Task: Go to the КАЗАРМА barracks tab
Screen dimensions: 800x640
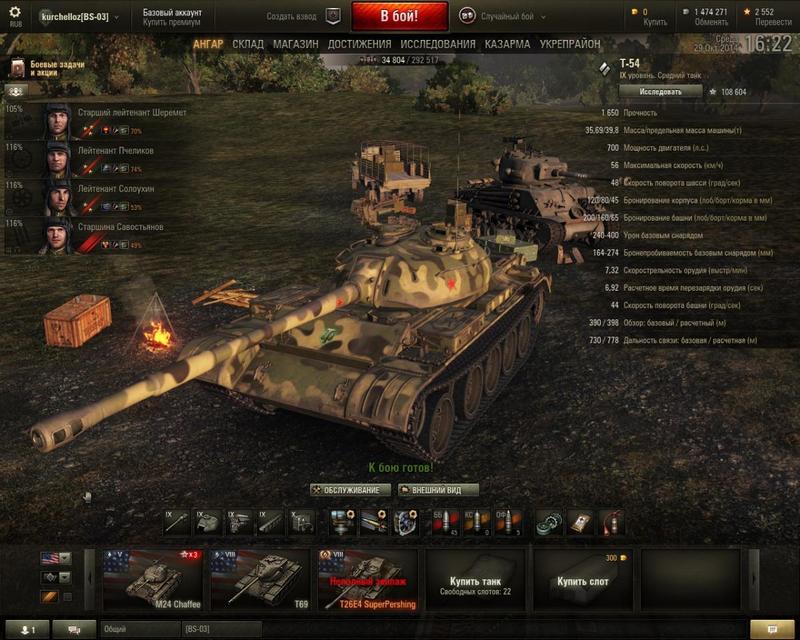Action: [507, 45]
